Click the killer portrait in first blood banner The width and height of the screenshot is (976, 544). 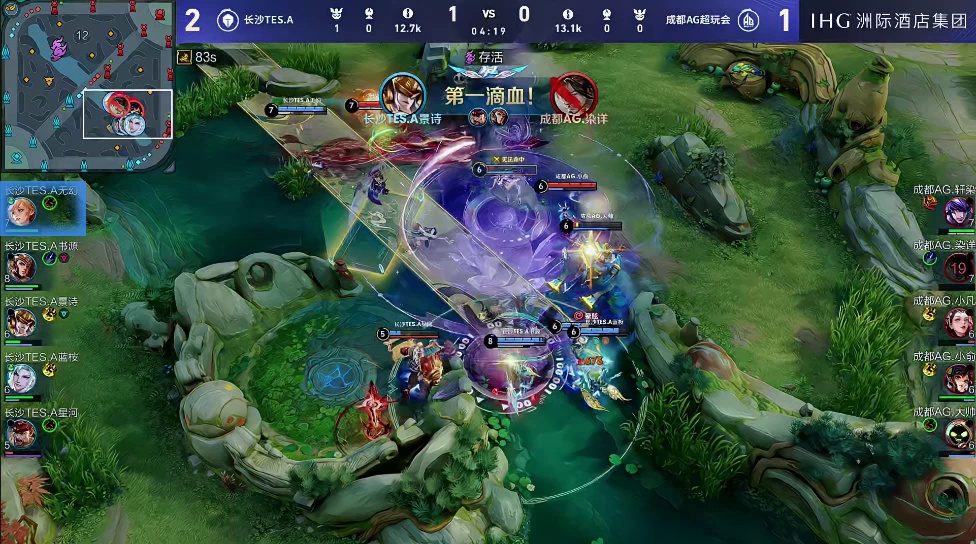coord(401,95)
